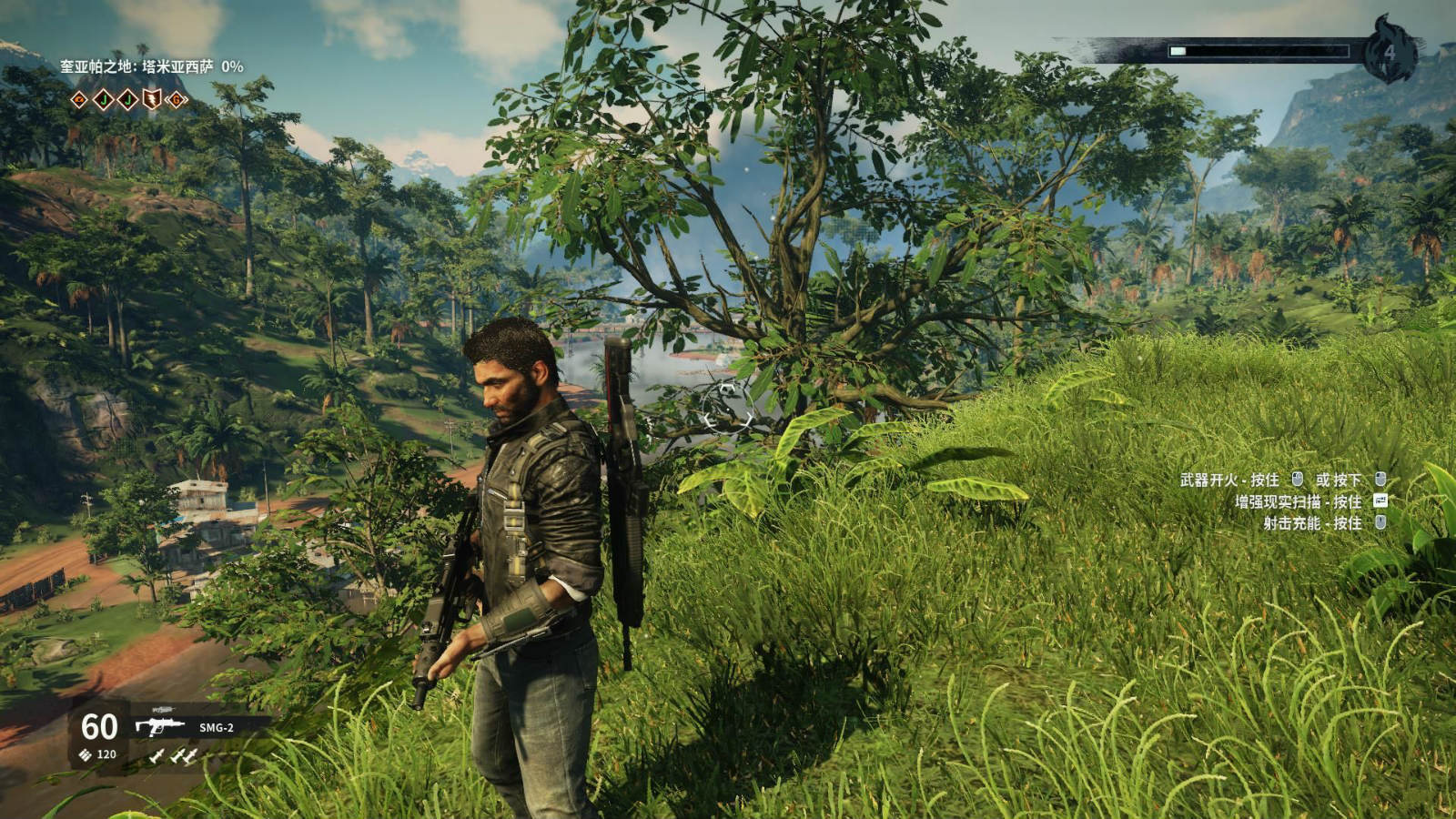Open the level 4 flame badge
The height and width of the screenshot is (819, 1456).
1389,51
